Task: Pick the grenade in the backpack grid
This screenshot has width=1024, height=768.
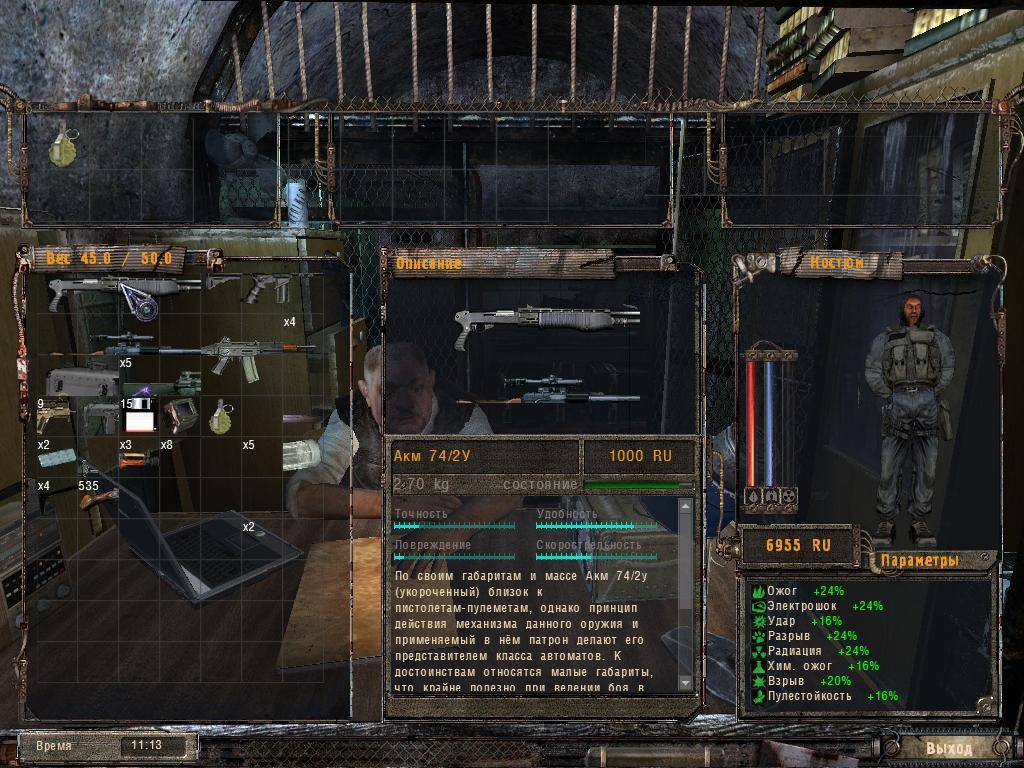Action: (219, 417)
